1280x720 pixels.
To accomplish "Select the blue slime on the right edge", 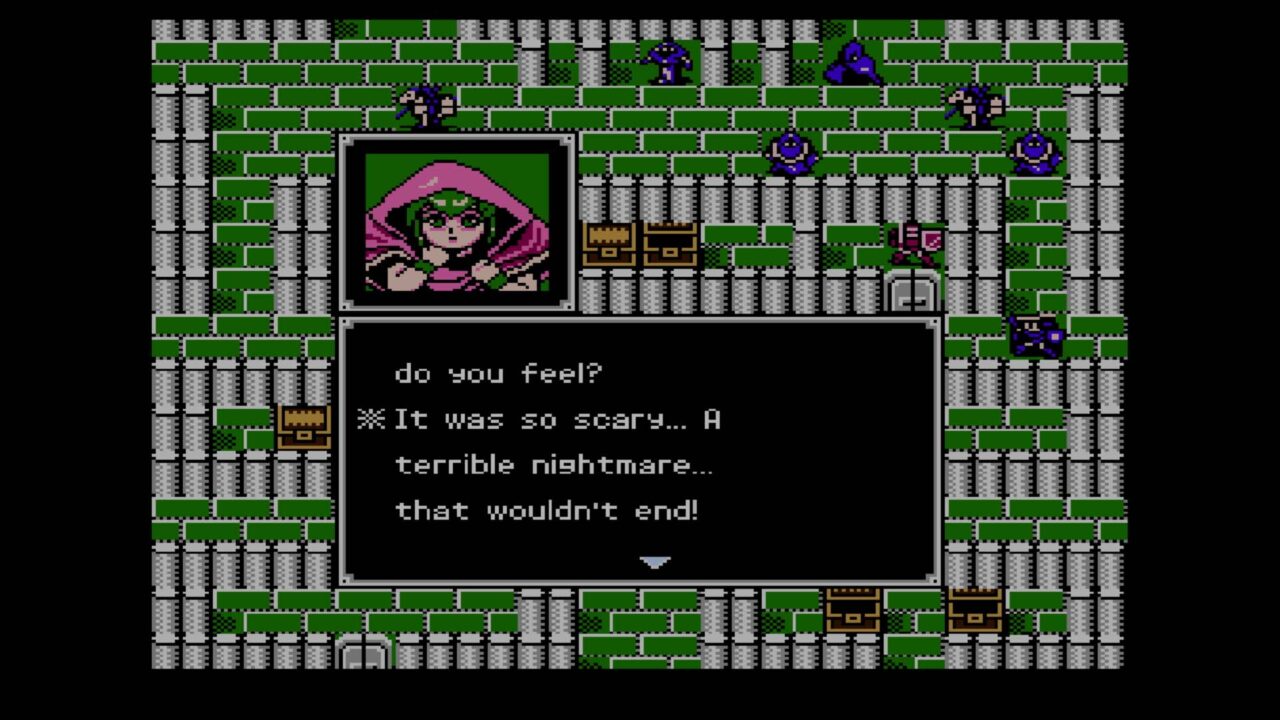I will [x=1037, y=152].
